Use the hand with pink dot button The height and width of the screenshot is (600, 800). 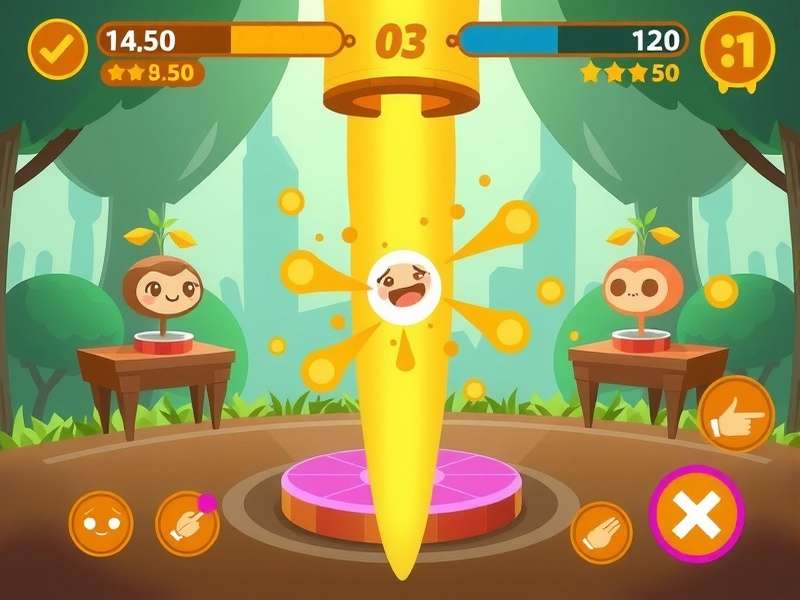click(x=187, y=523)
